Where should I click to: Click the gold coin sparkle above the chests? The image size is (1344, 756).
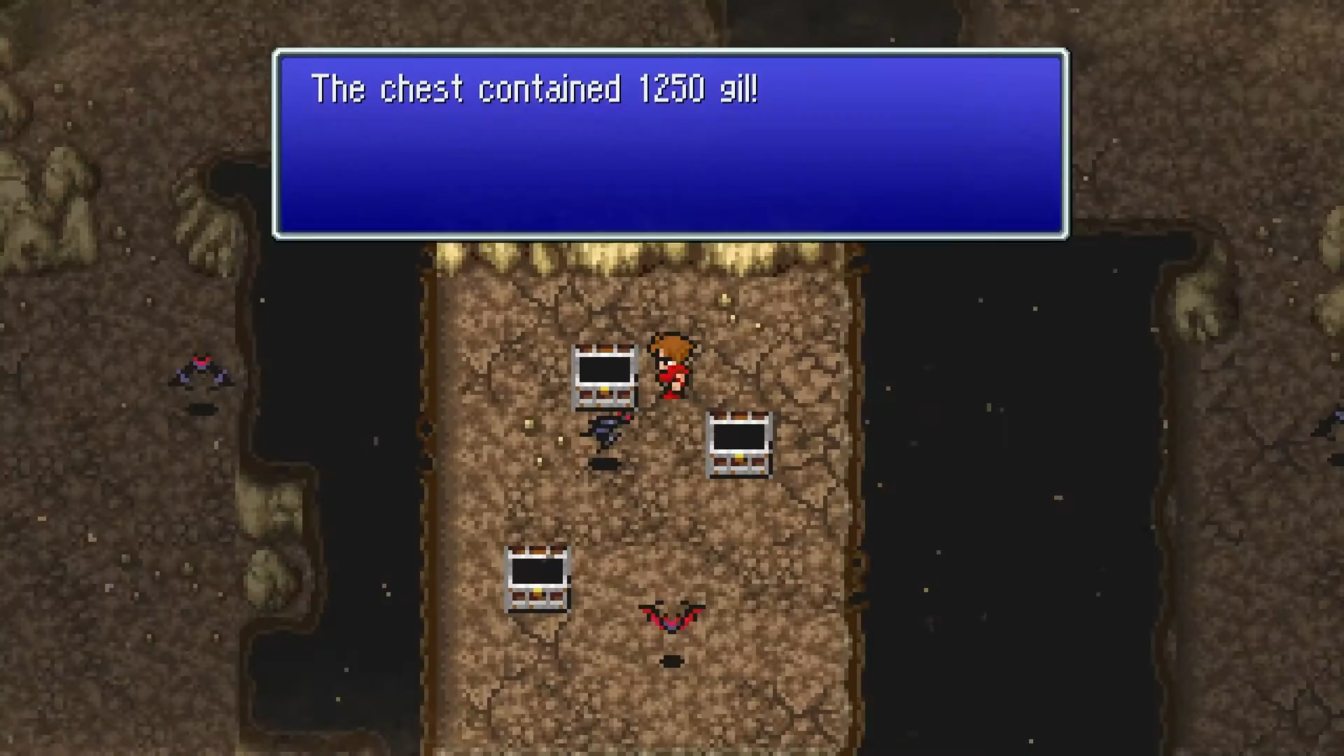(722, 300)
